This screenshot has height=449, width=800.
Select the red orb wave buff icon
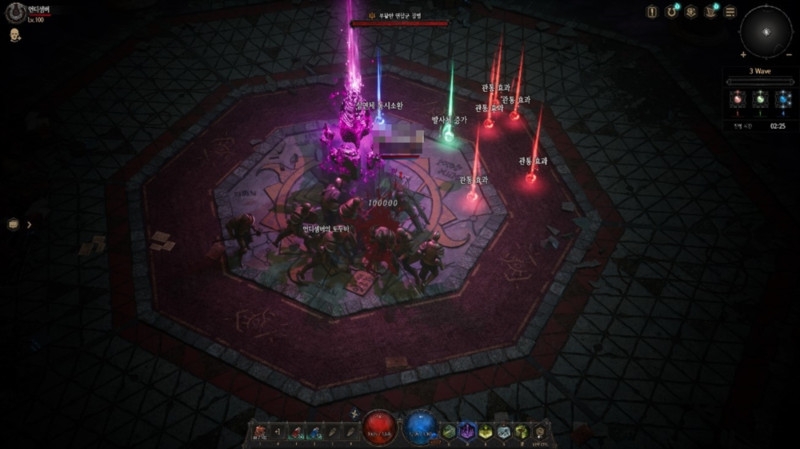[737, 98]
